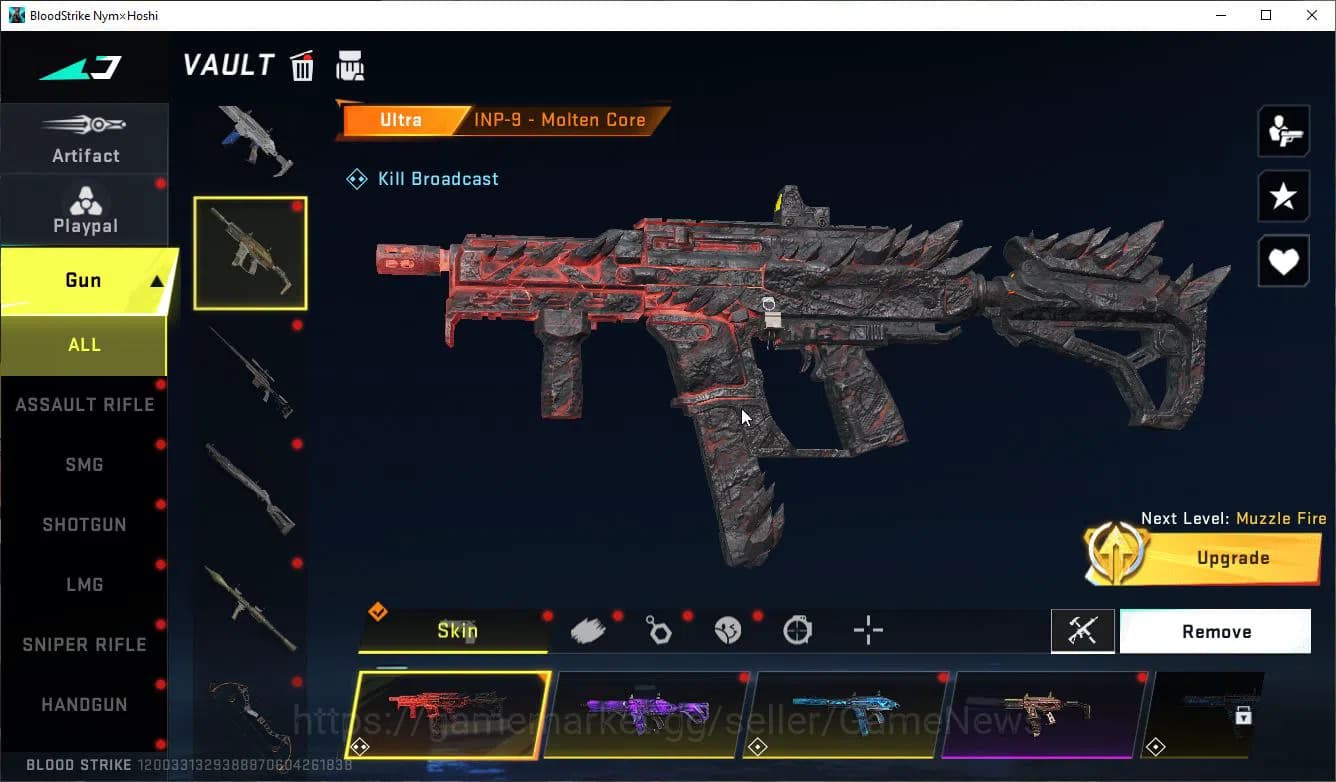Viewport: 1336px width, 782px height.
Task: Open the weapon charm tab
Action: point(657,630)
